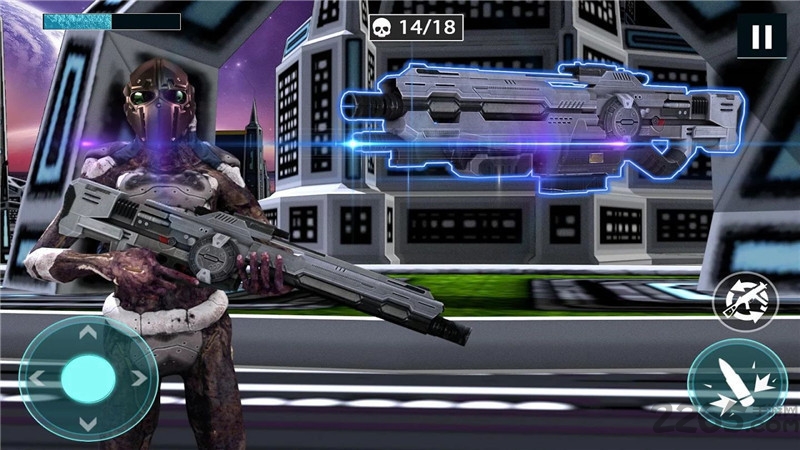Pause the game with the pause button
800x450 pixels.
pyautogui.click(x=761, y=37)
